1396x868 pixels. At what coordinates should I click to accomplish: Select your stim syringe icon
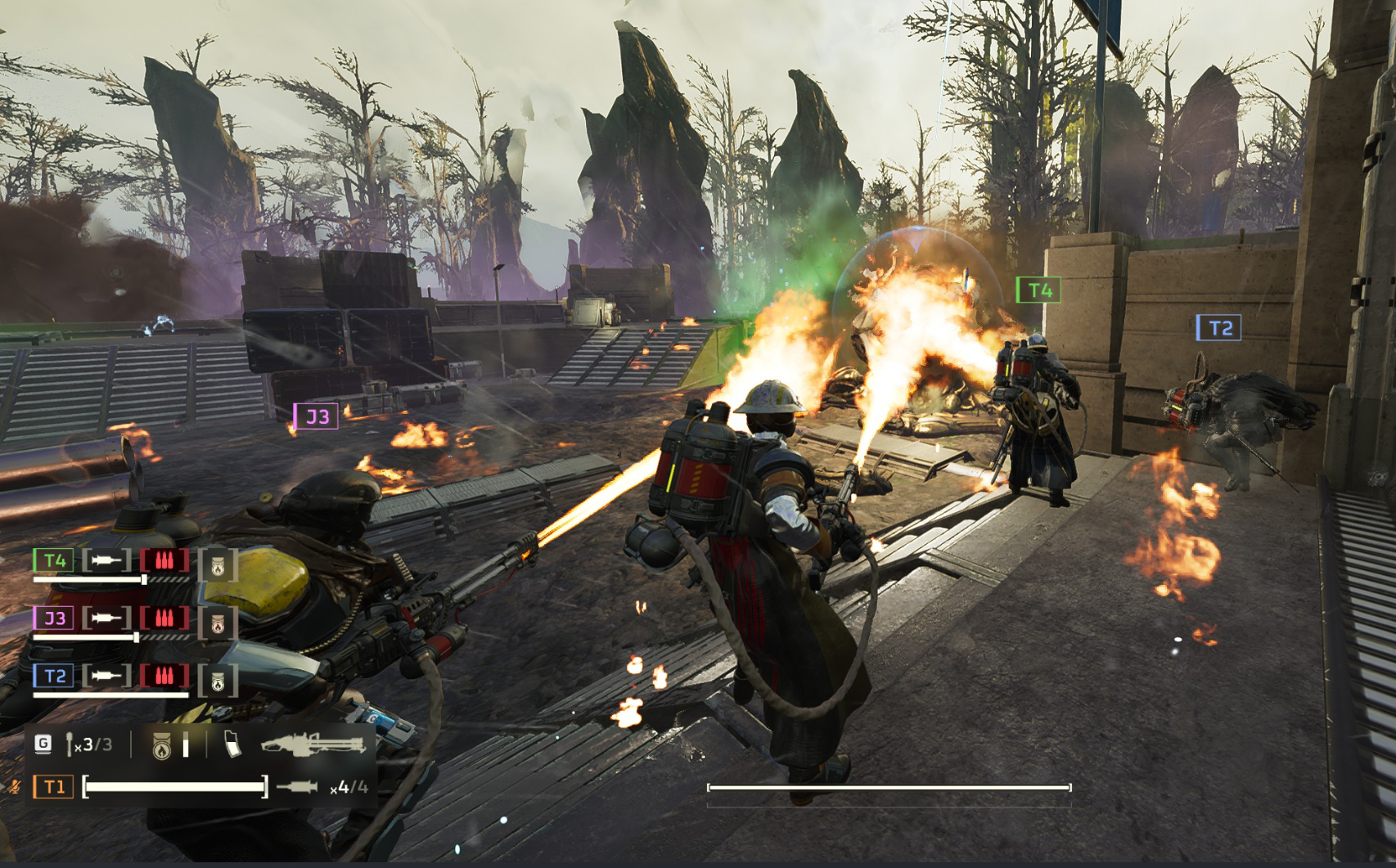click(x=296, y=787)
